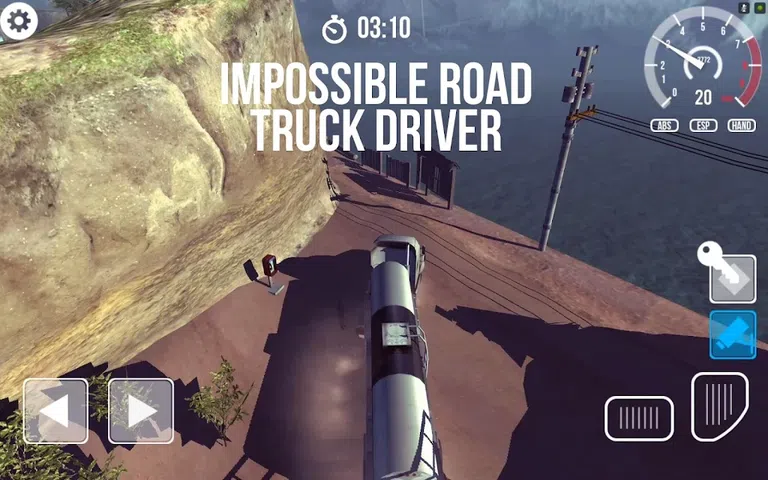
Task: Open the settings gear menu
Action: click(x=19, y=21)
